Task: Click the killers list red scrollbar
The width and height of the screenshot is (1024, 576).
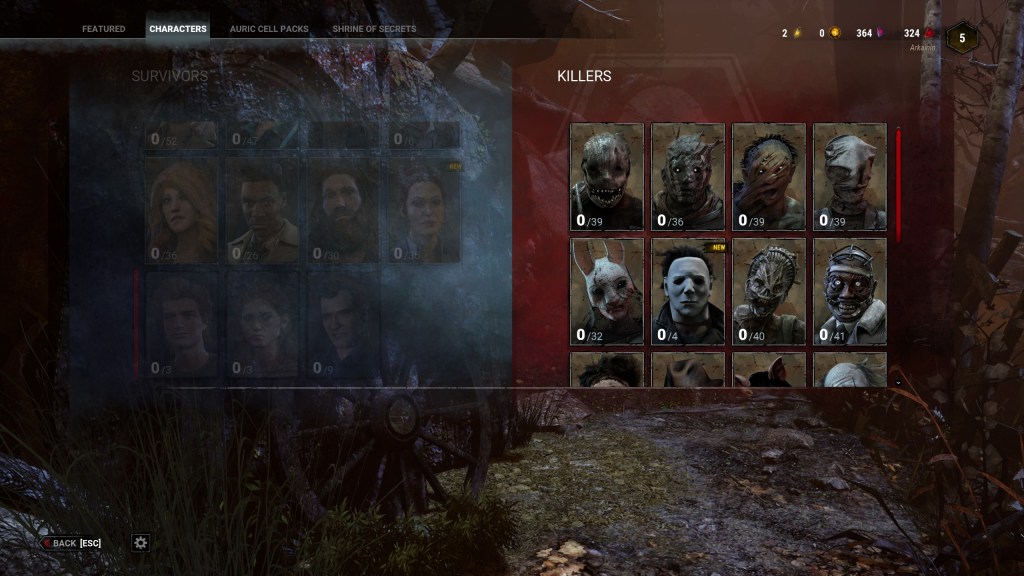Action: 898,185
